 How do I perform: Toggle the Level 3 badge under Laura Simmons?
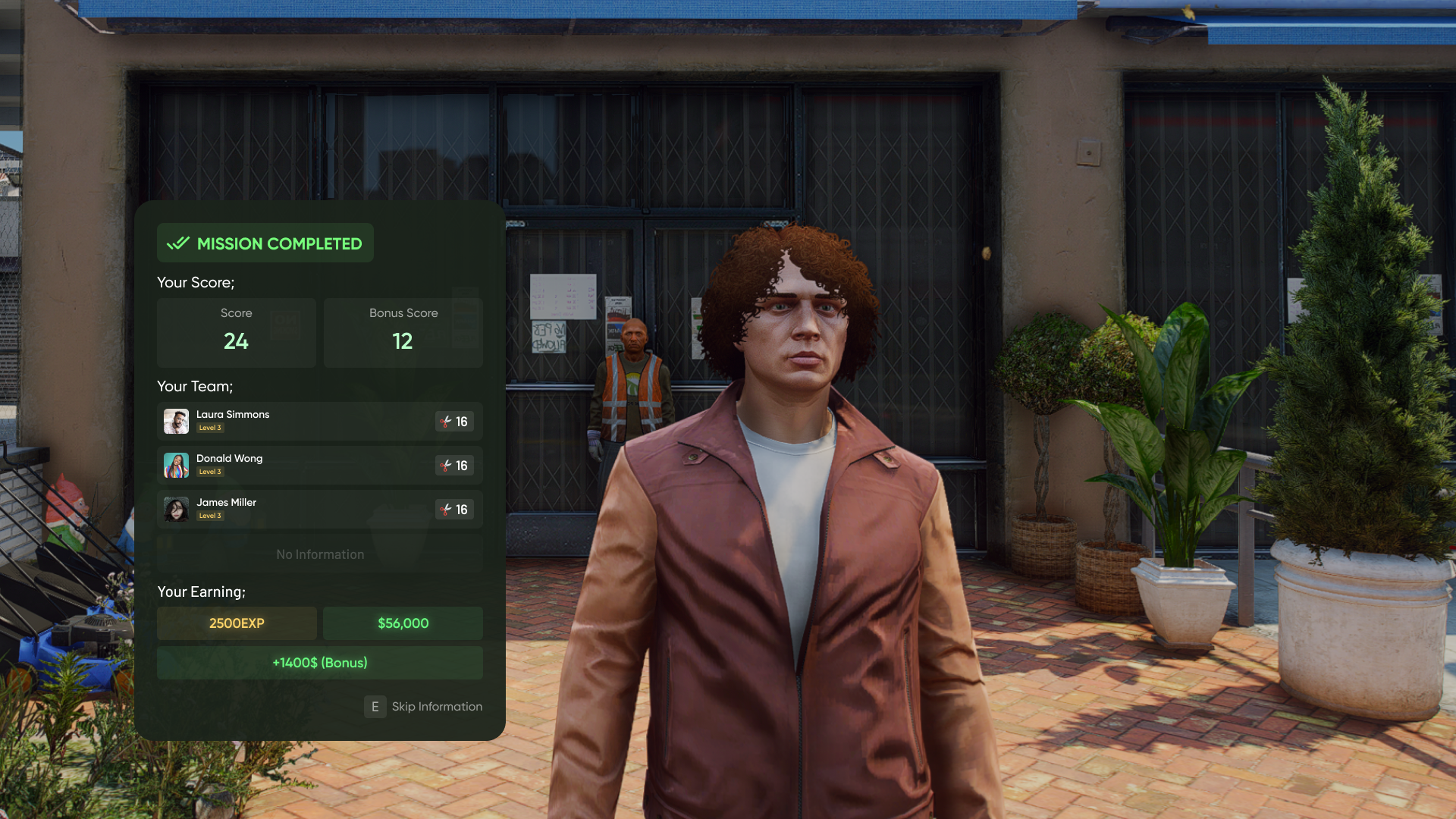(210, 428)
